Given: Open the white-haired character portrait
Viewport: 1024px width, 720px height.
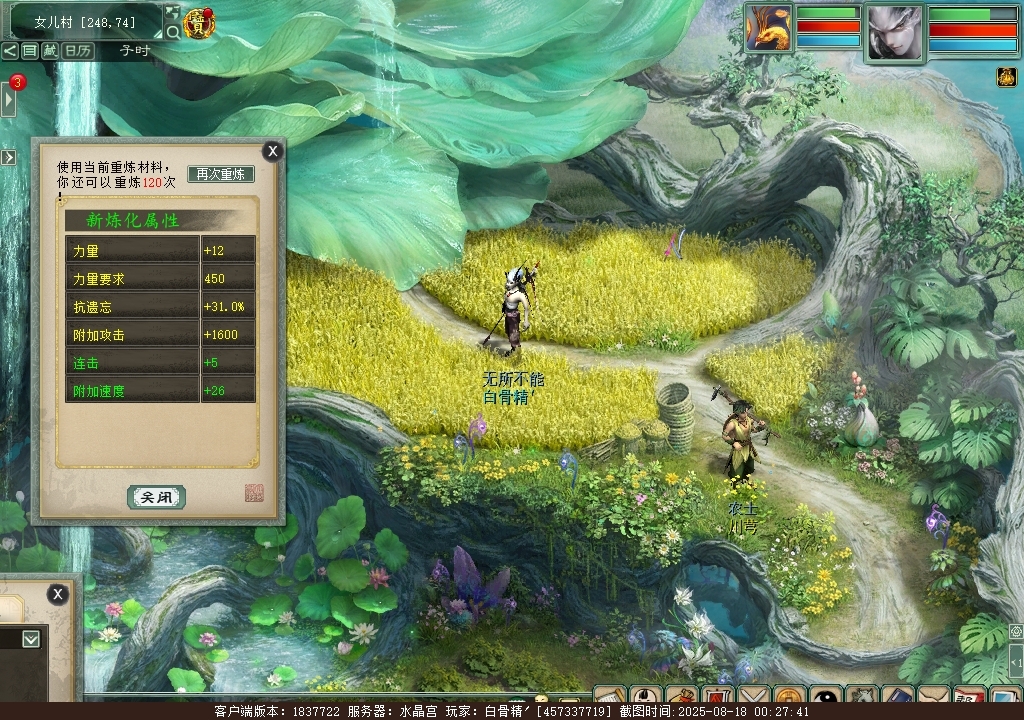Looking at the screenshot, I should pos(893,32).
